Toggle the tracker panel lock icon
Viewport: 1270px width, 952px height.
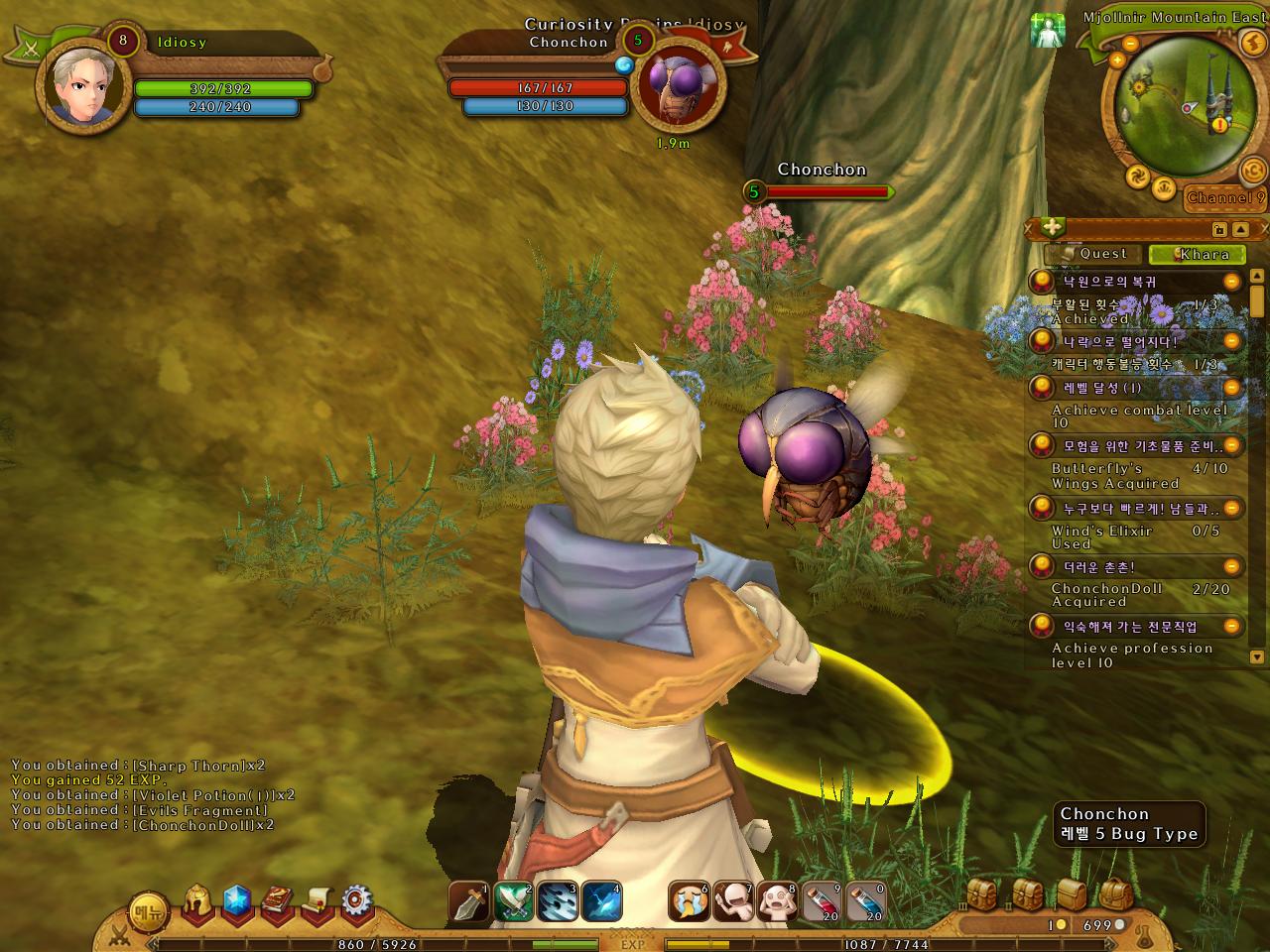click(1218, 229)
